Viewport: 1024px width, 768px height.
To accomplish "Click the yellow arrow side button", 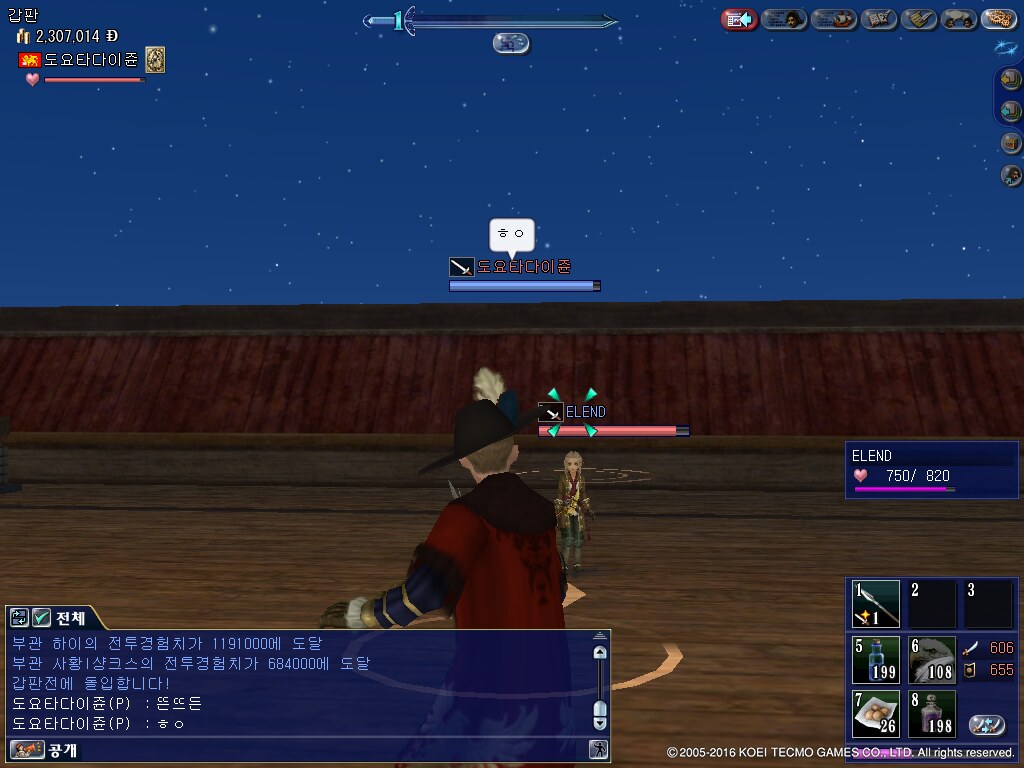I will coord(1011,79).
